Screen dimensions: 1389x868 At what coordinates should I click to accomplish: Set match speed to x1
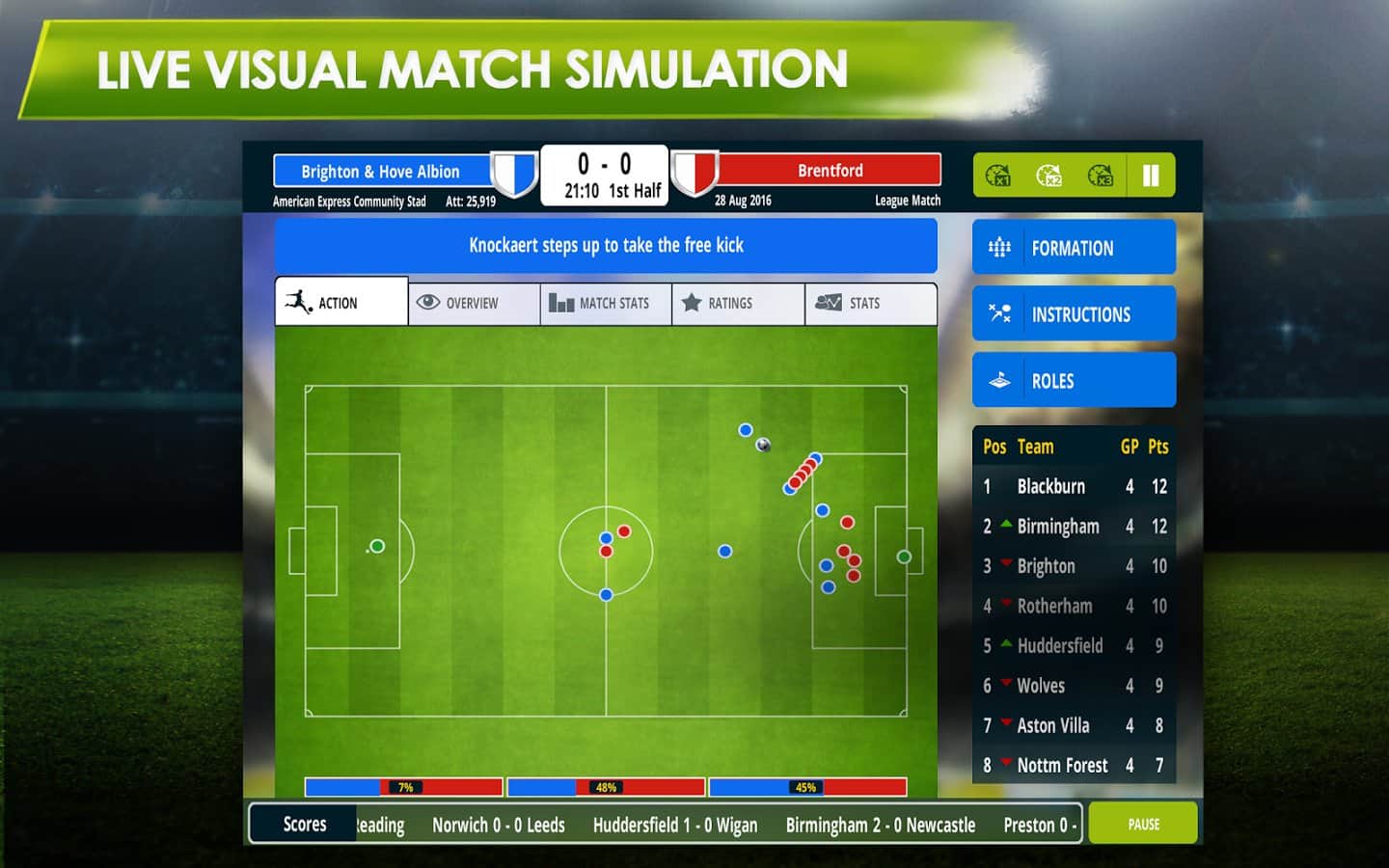click(998, 176)
